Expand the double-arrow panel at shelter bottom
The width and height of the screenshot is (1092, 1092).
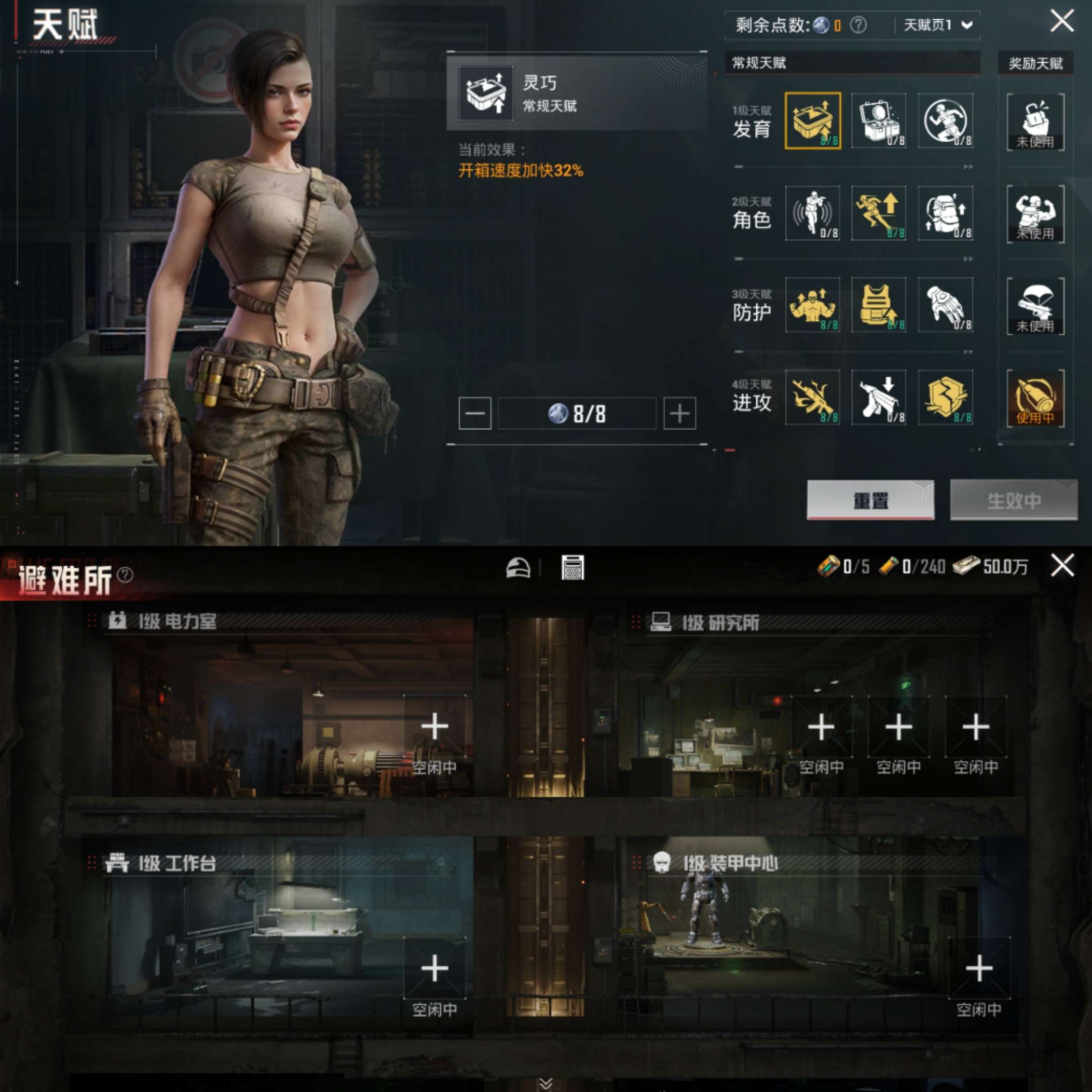[x=546, y=1082]
